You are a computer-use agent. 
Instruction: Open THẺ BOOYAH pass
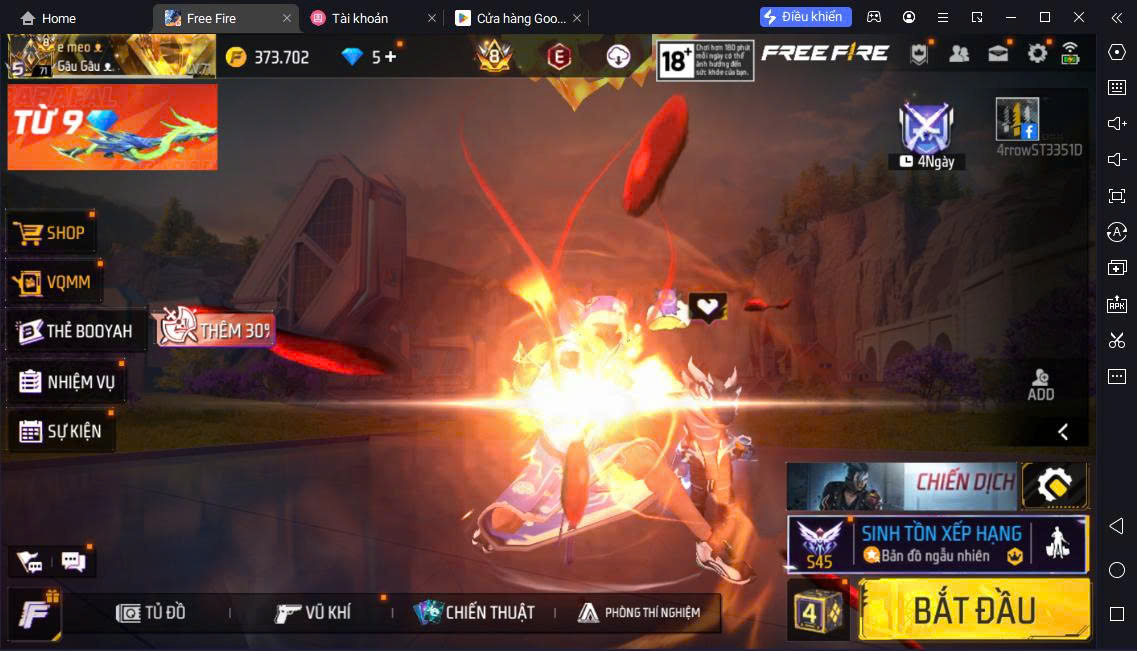pyautogui.click(x=76, y=331)
